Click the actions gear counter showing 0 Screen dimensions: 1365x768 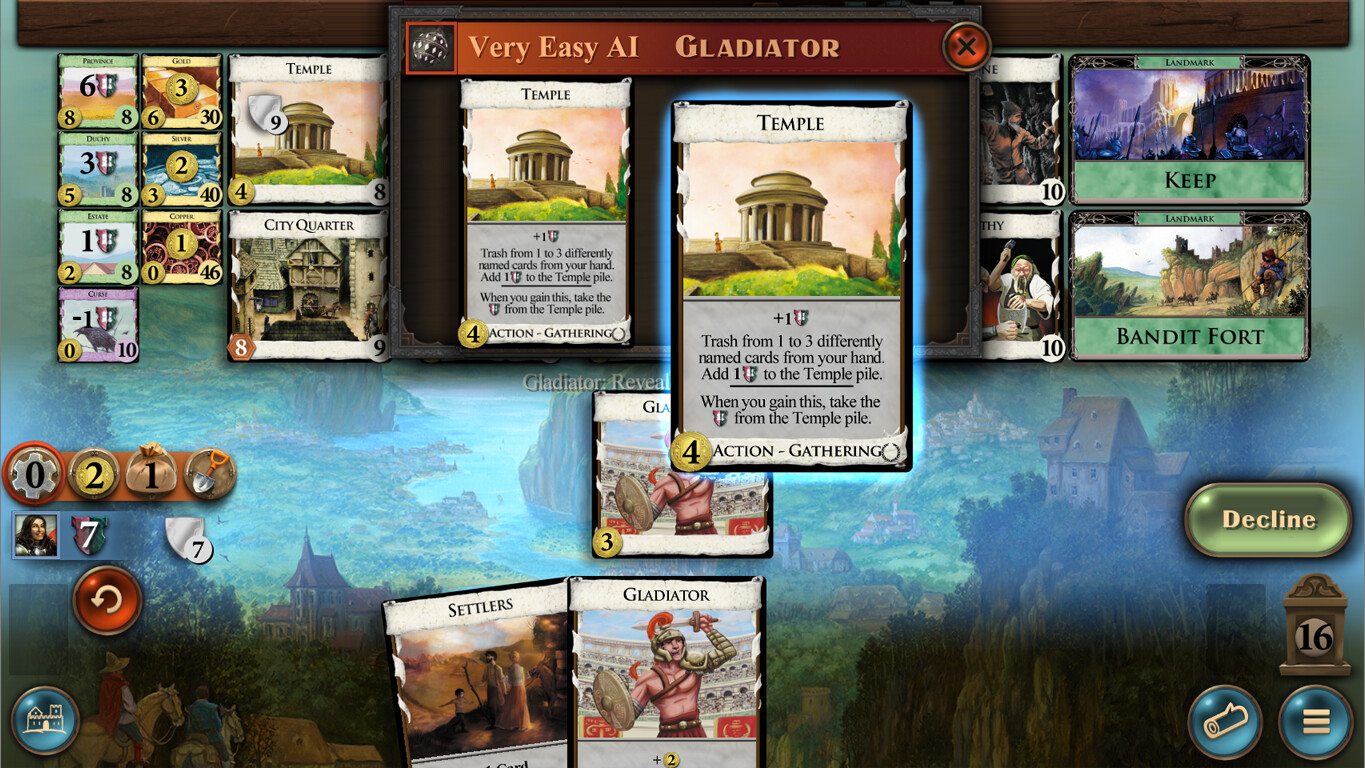coord(34,473)
